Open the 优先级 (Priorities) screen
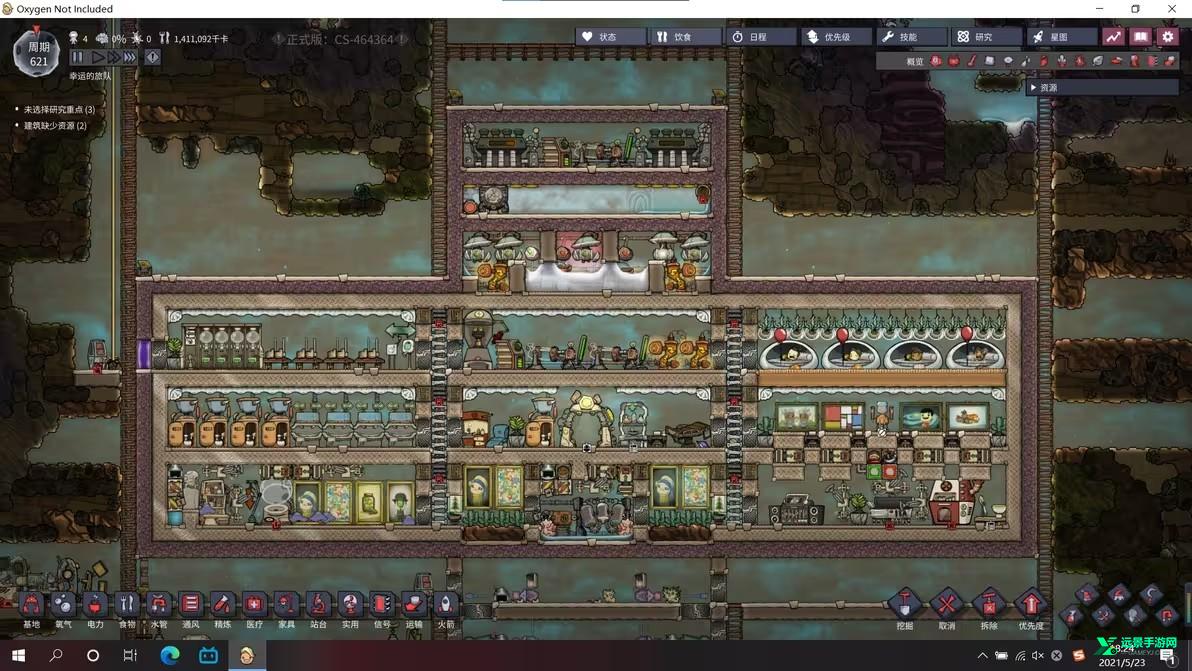This screenshot has width=1192, height=671. pos(836,37)
